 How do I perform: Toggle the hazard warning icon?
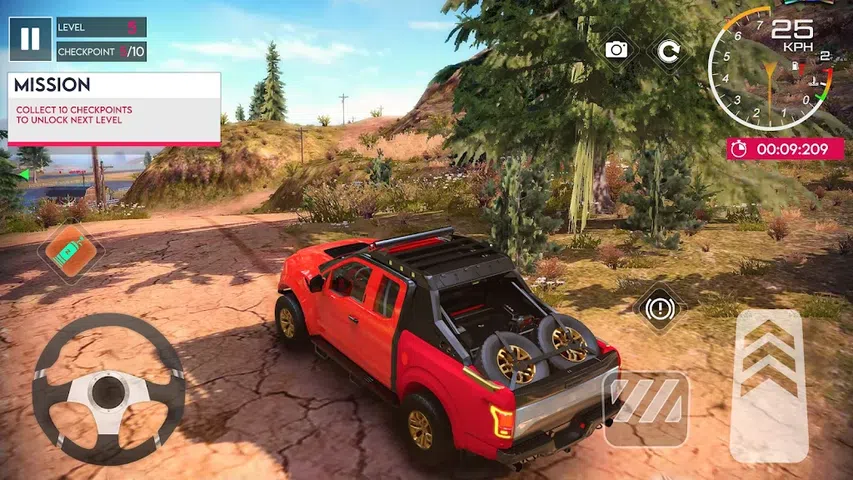coord(660,308)
